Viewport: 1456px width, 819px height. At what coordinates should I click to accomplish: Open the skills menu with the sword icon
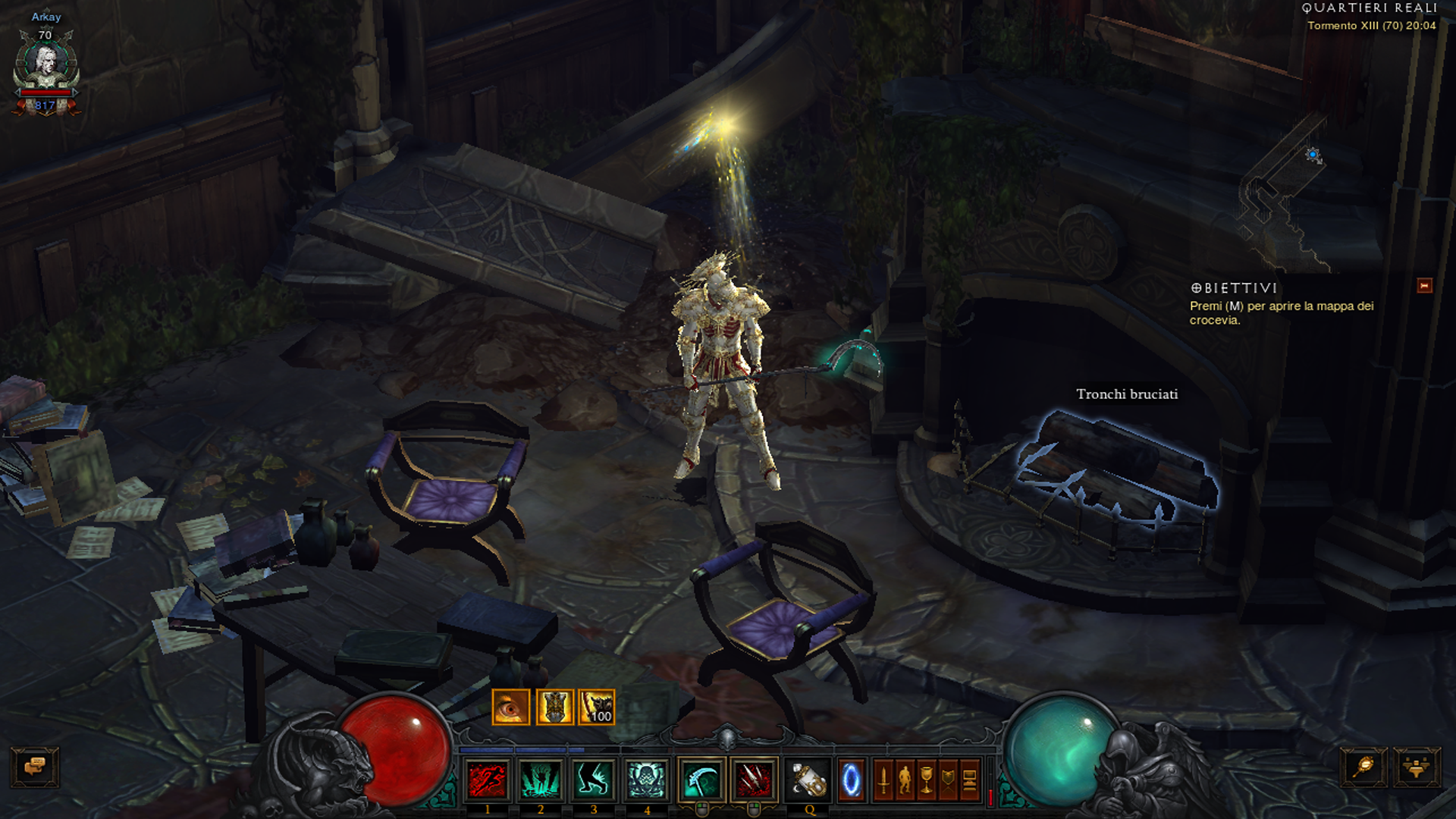pyautogui.click(x=883, y=780)
